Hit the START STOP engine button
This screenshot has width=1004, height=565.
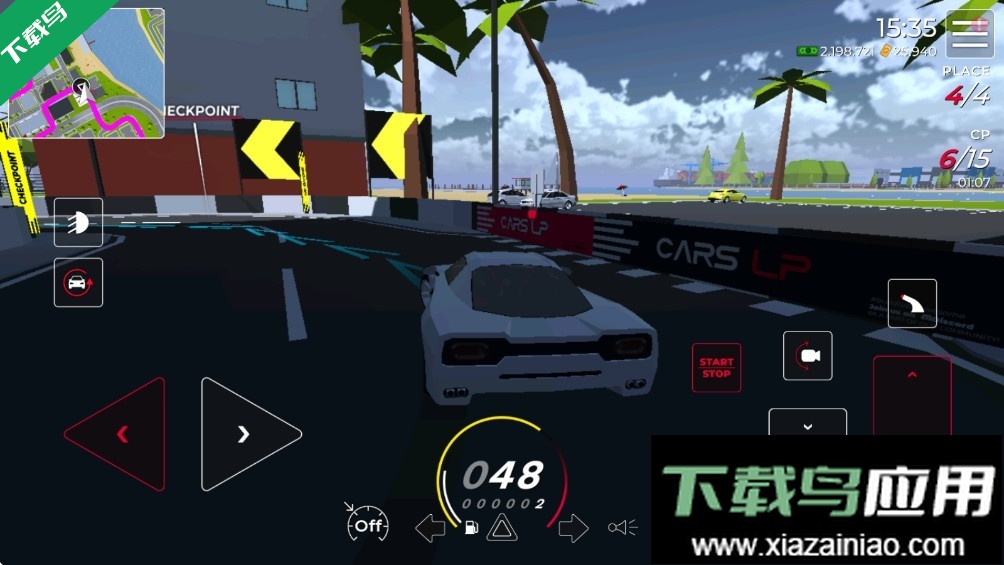point(716,368)
